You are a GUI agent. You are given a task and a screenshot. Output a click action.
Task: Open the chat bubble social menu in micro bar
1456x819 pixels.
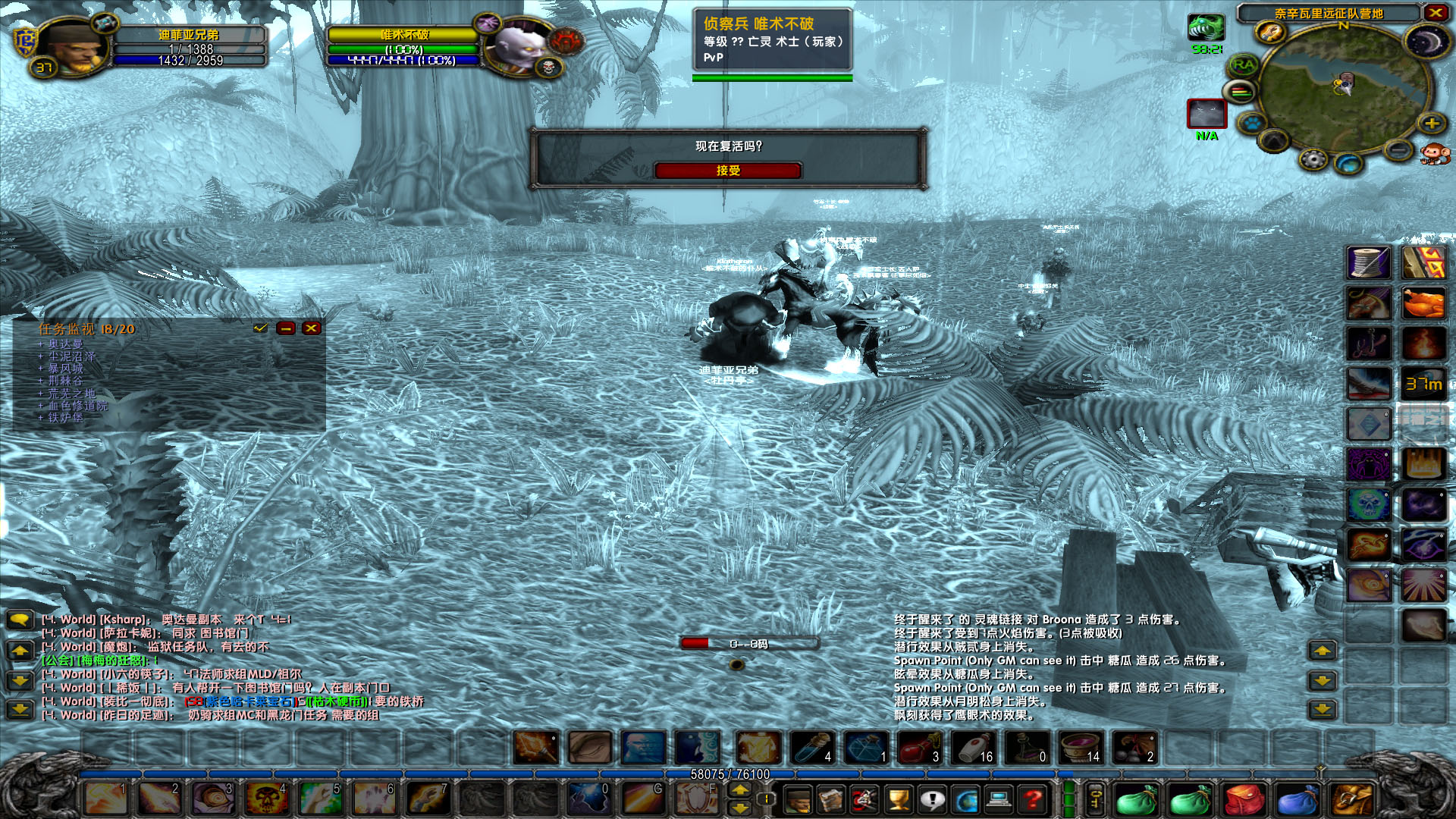click(x=932, y=799)
